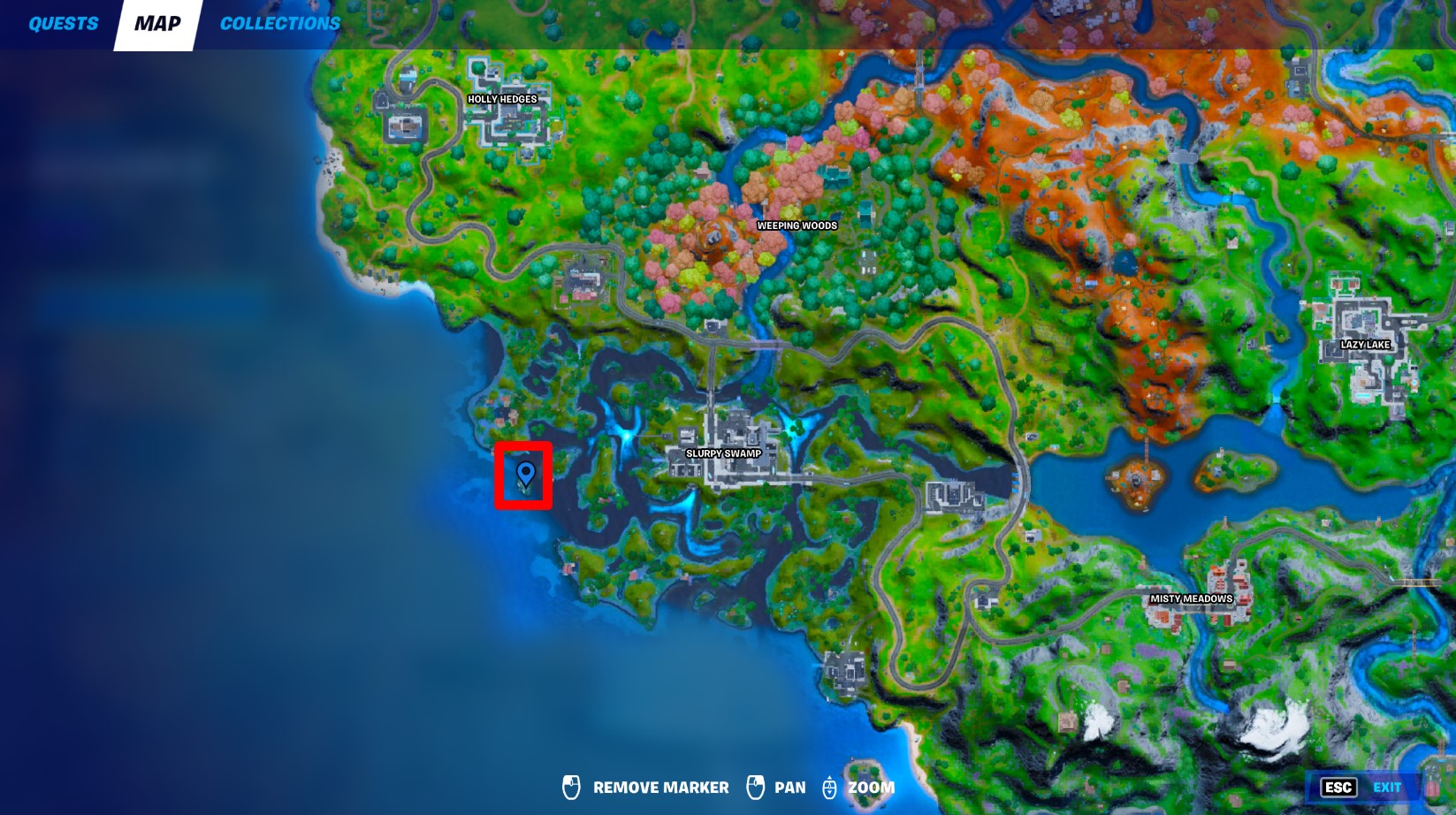Image resolution: width=1456 pixels, height=815 pixels.
Task: Click the ESC key icon
Action: pyautogui.click(x=1338, y=785)
